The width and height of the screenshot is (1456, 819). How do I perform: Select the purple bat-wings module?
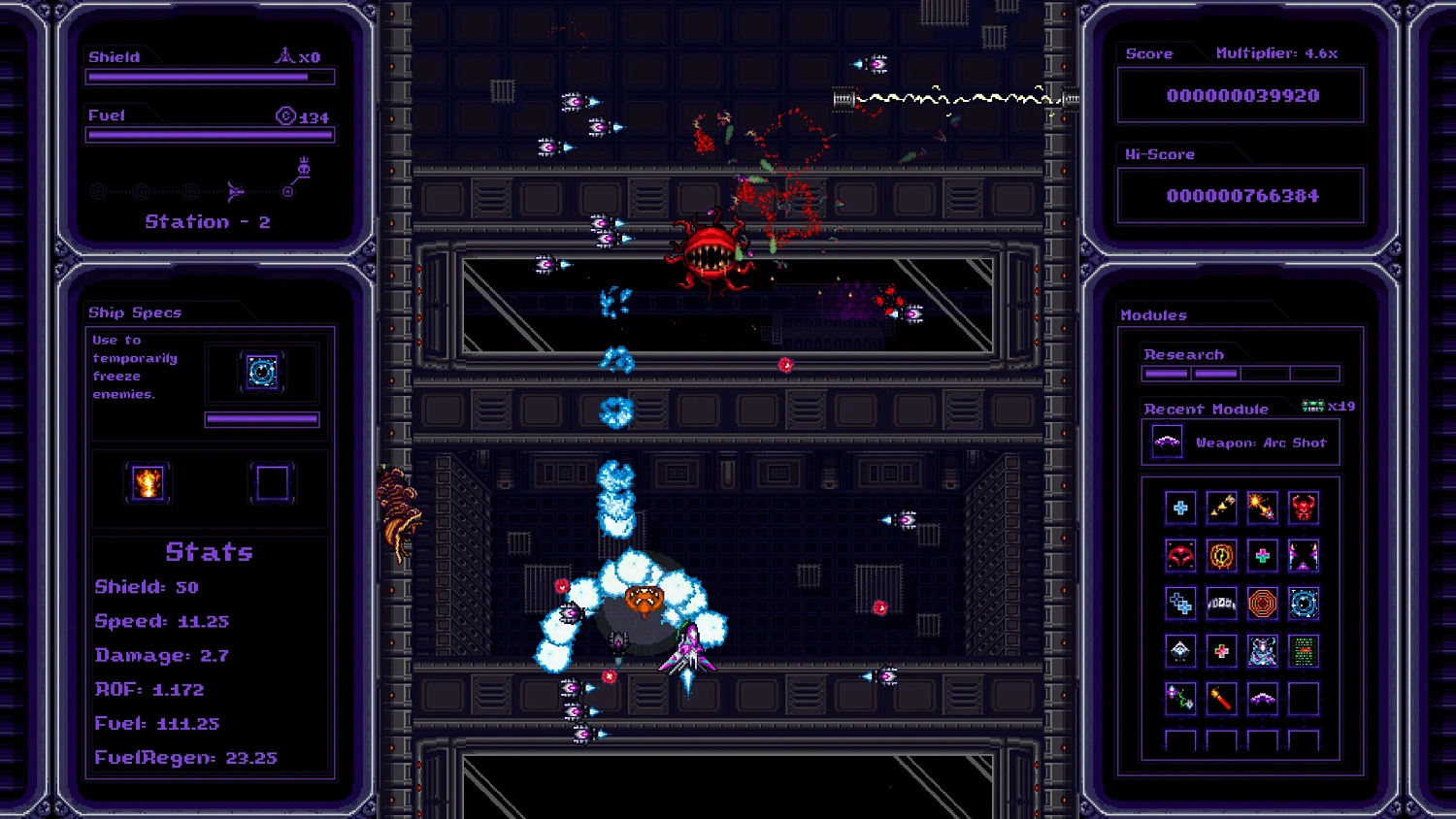pos(1304,554)
